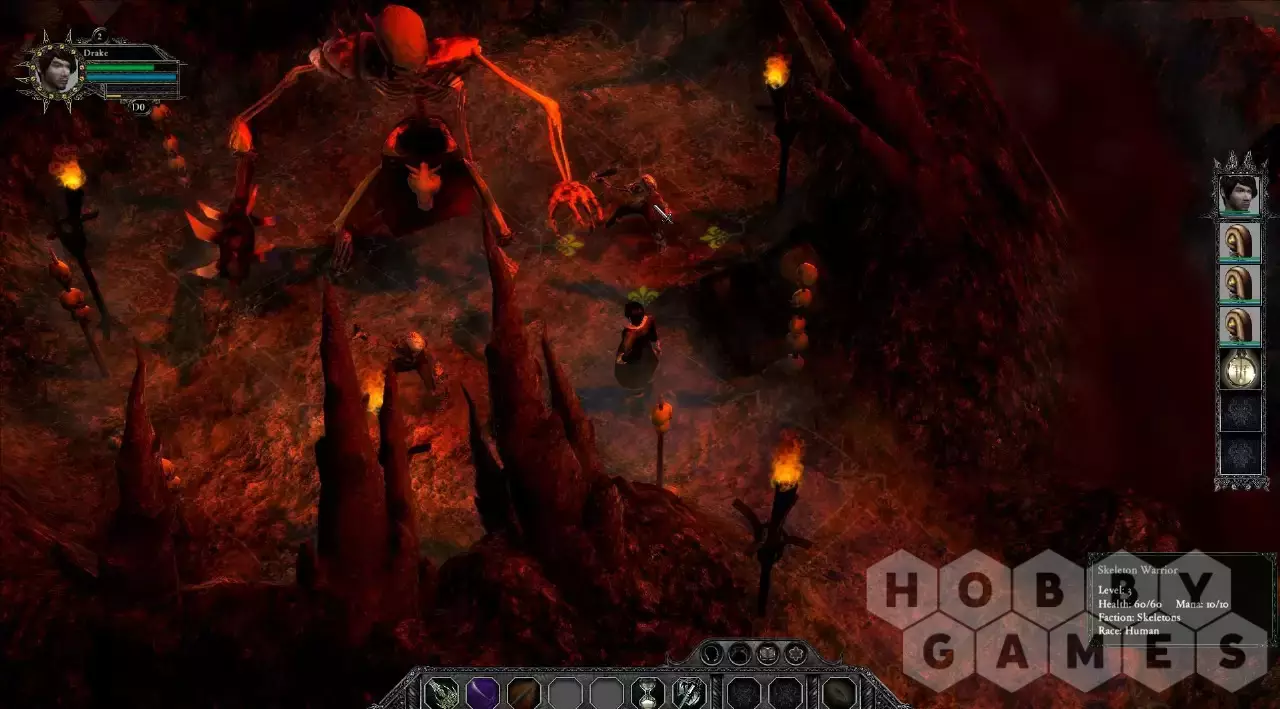The height and width of the screenshot is (709, 1280).
Task: Open the book journal button
Action: 767,655
